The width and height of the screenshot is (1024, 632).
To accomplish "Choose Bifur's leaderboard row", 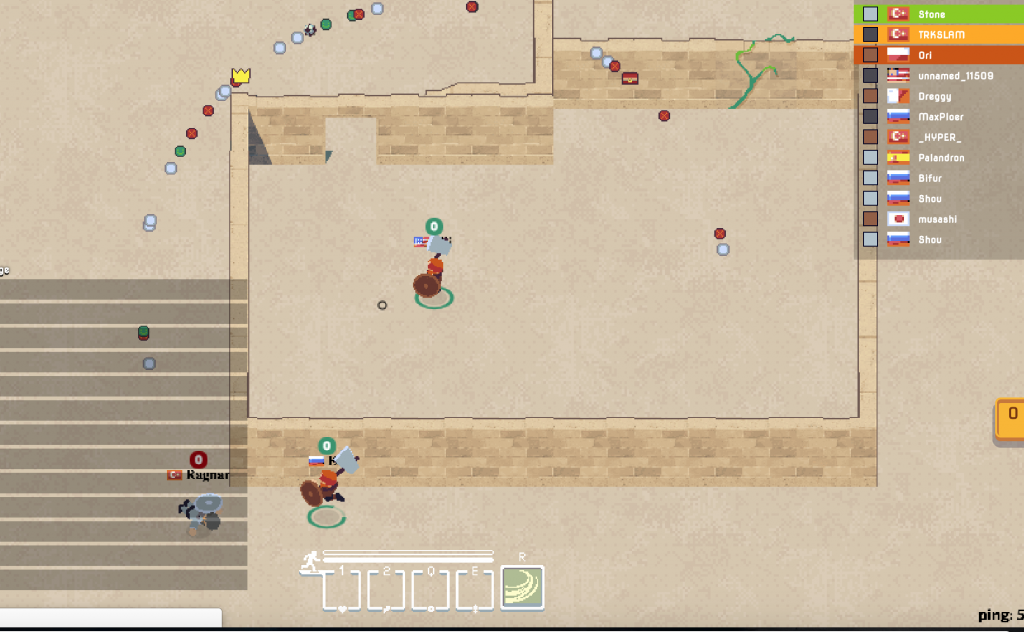I will (x=938, y=178).
